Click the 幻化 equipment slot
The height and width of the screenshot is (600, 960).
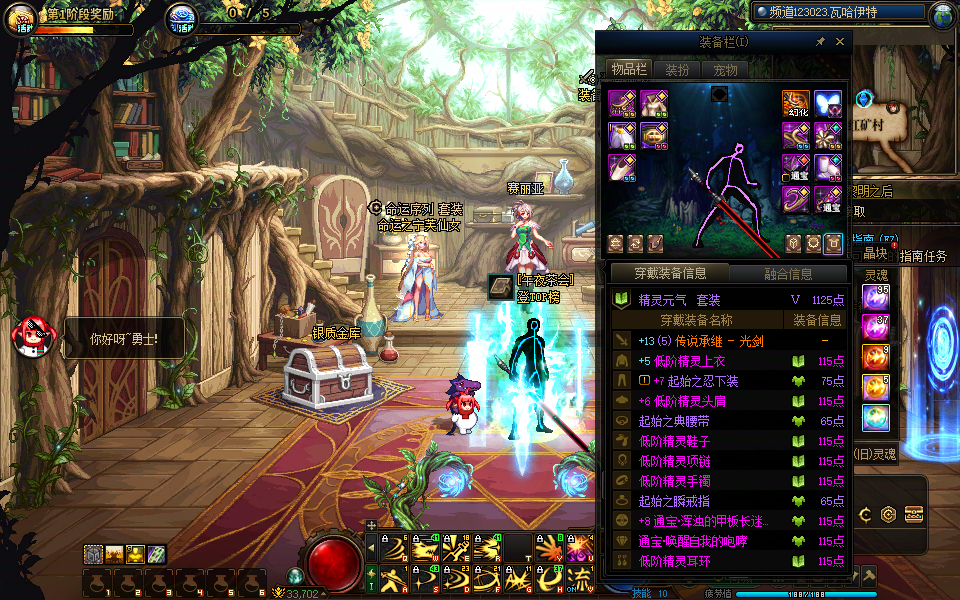coord(796,105)
